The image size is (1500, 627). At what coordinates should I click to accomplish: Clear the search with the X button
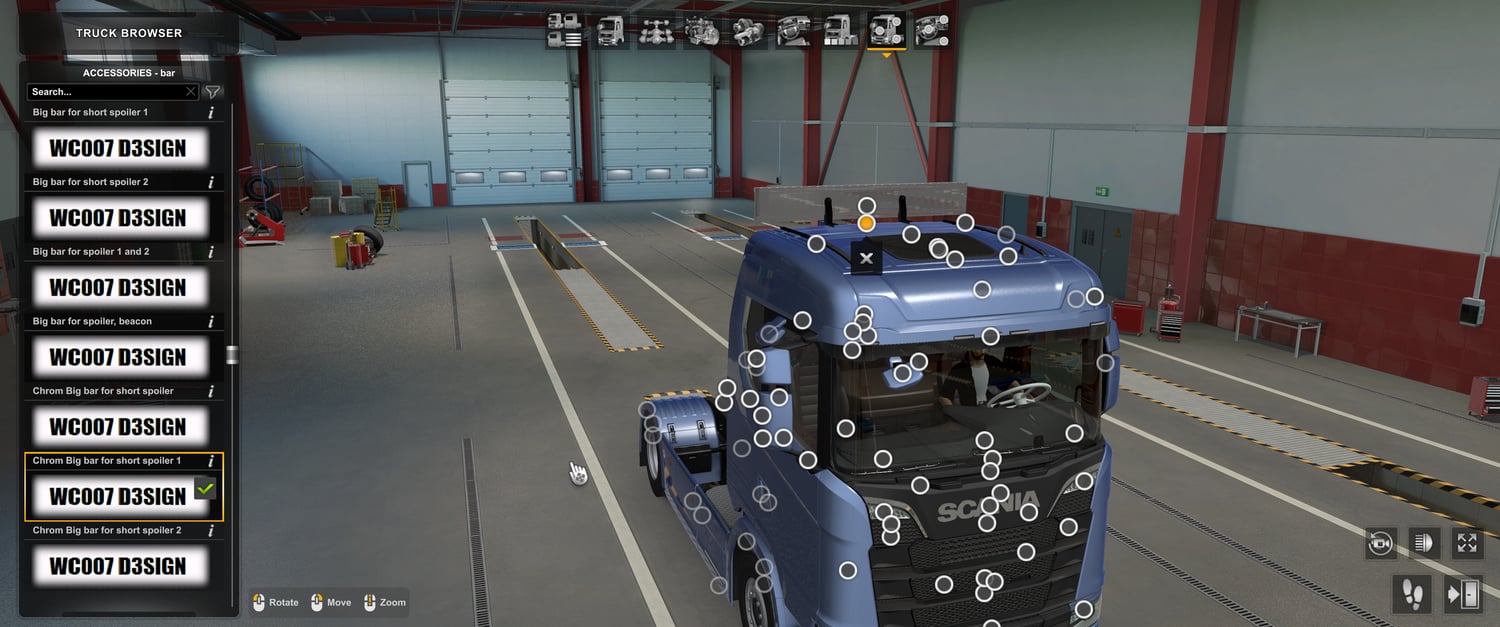pos(191,92)
